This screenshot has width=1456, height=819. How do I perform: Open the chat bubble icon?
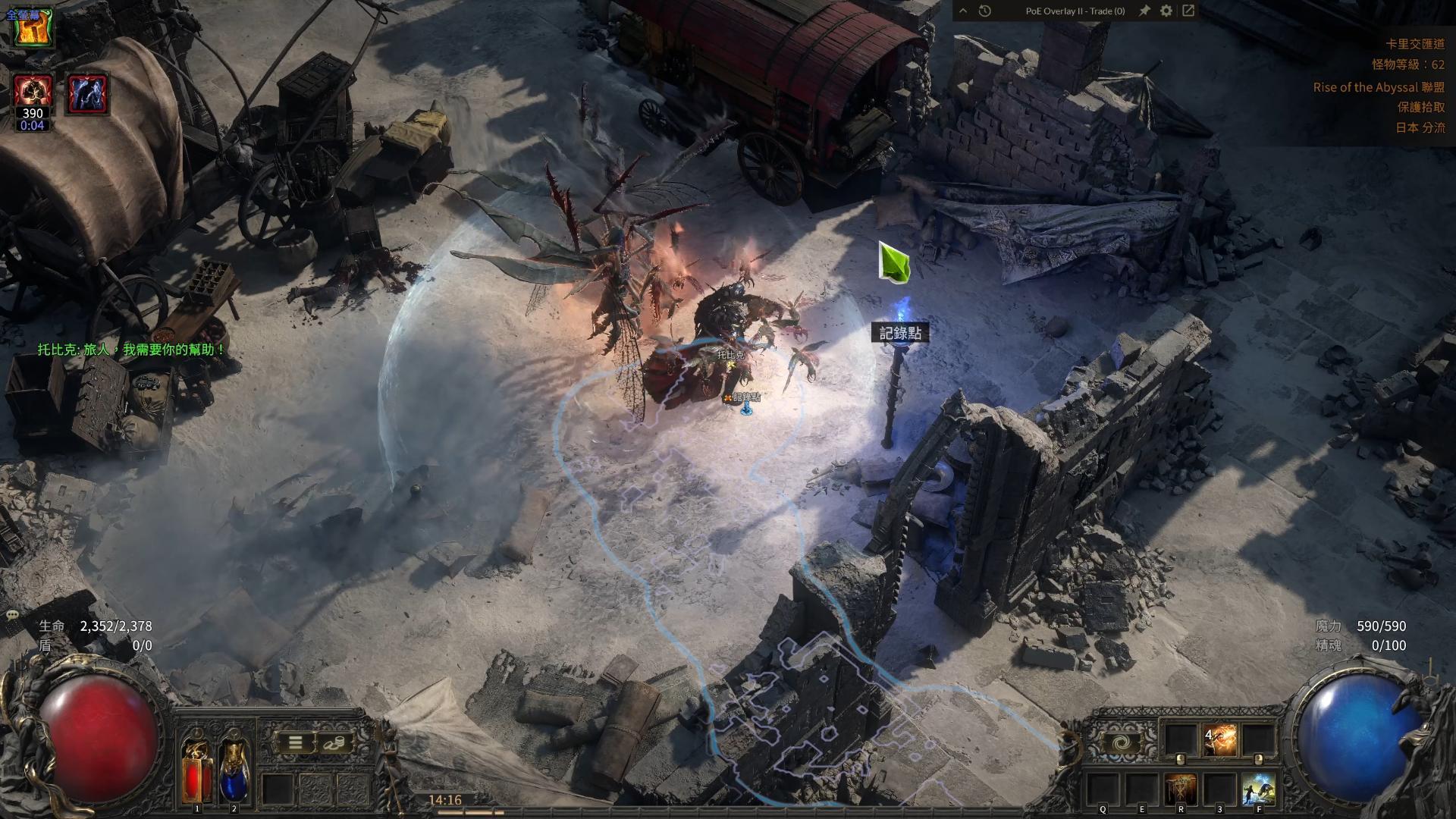[x=12, y=614]
